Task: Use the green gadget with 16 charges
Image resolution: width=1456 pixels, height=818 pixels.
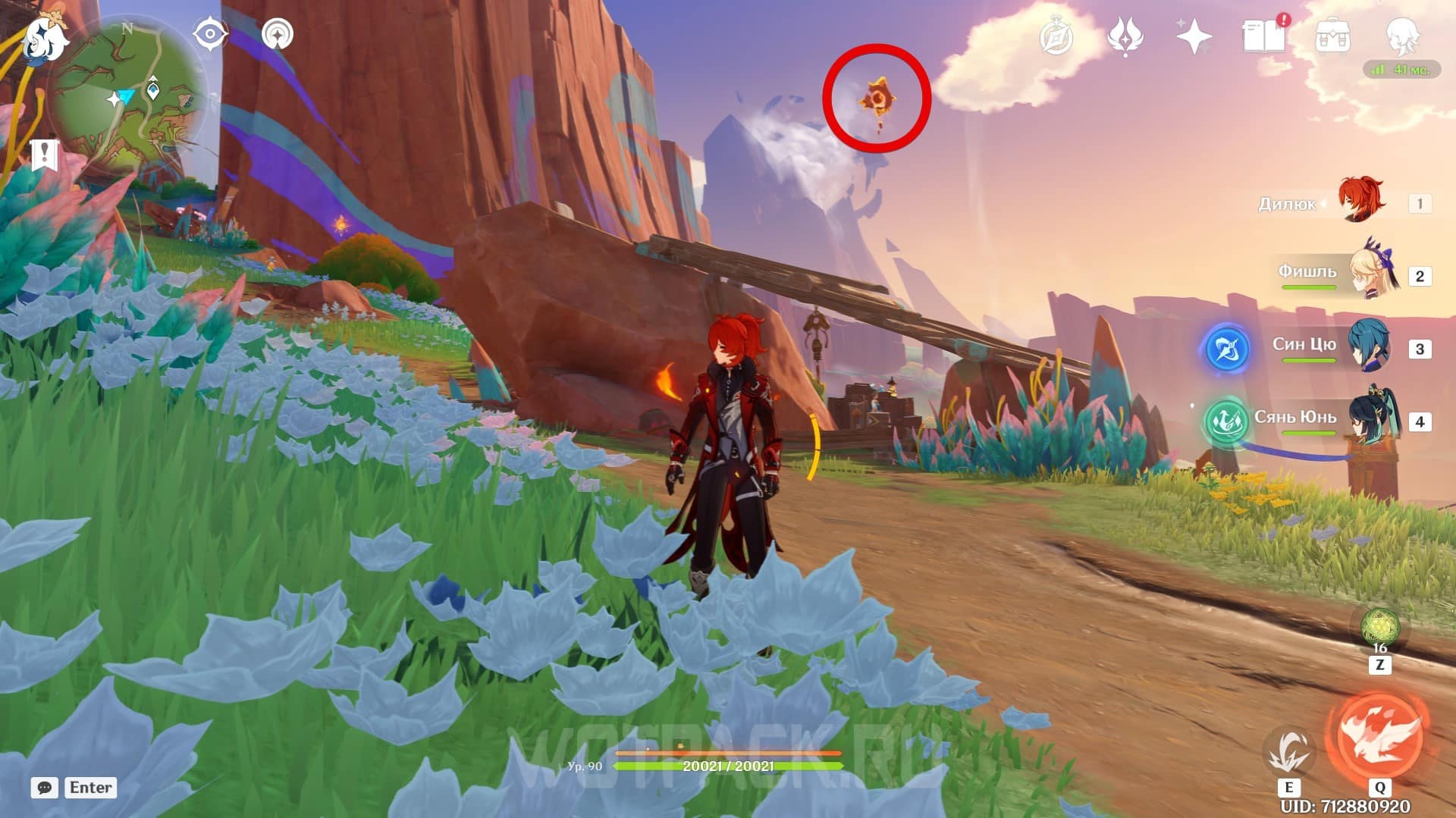Action: [1379, 628]
